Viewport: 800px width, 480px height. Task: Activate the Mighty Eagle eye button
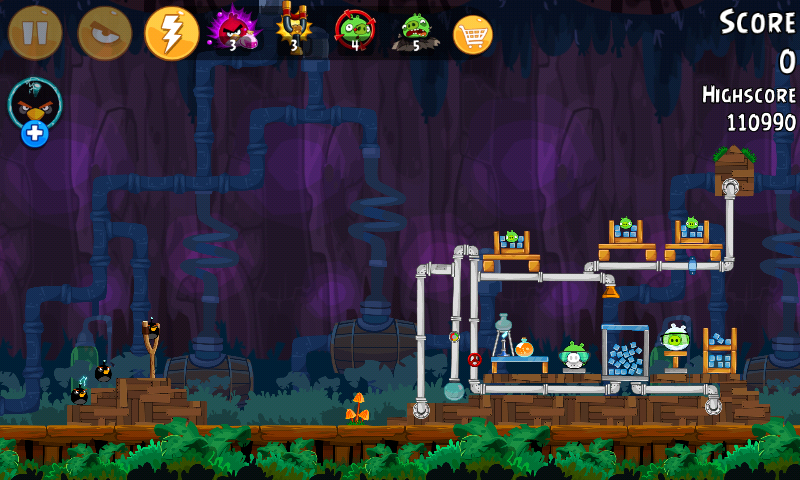coord(104,33)
